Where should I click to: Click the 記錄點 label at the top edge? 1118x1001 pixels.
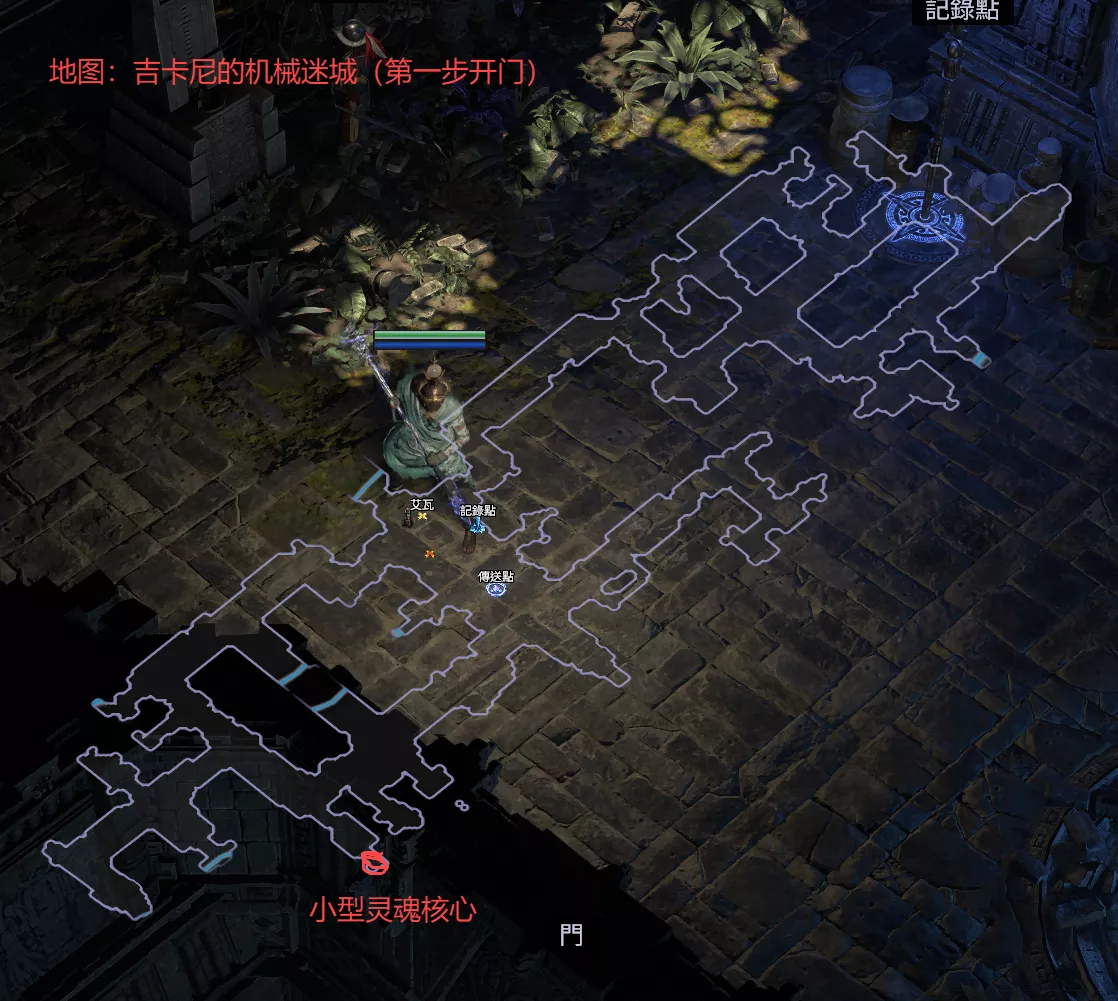[962, 11]
